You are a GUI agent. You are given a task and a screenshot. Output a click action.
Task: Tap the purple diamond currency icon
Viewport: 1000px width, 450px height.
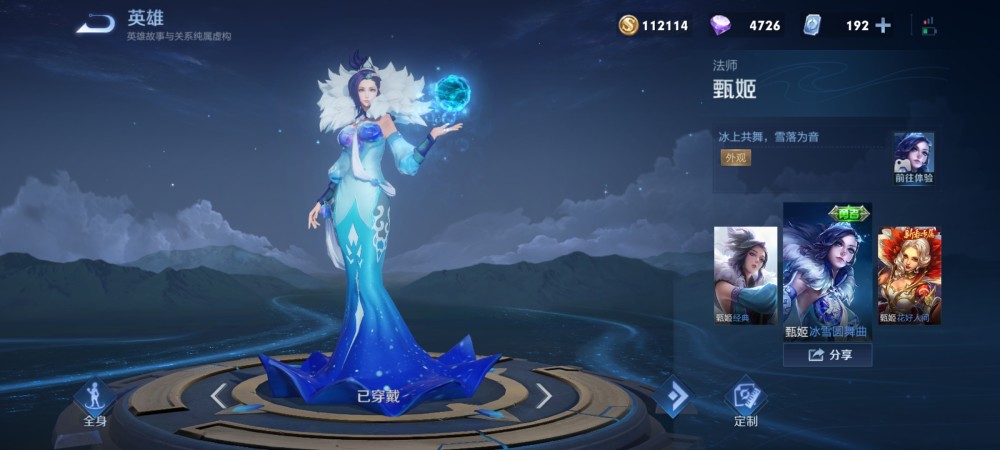(x=720, y=26)
